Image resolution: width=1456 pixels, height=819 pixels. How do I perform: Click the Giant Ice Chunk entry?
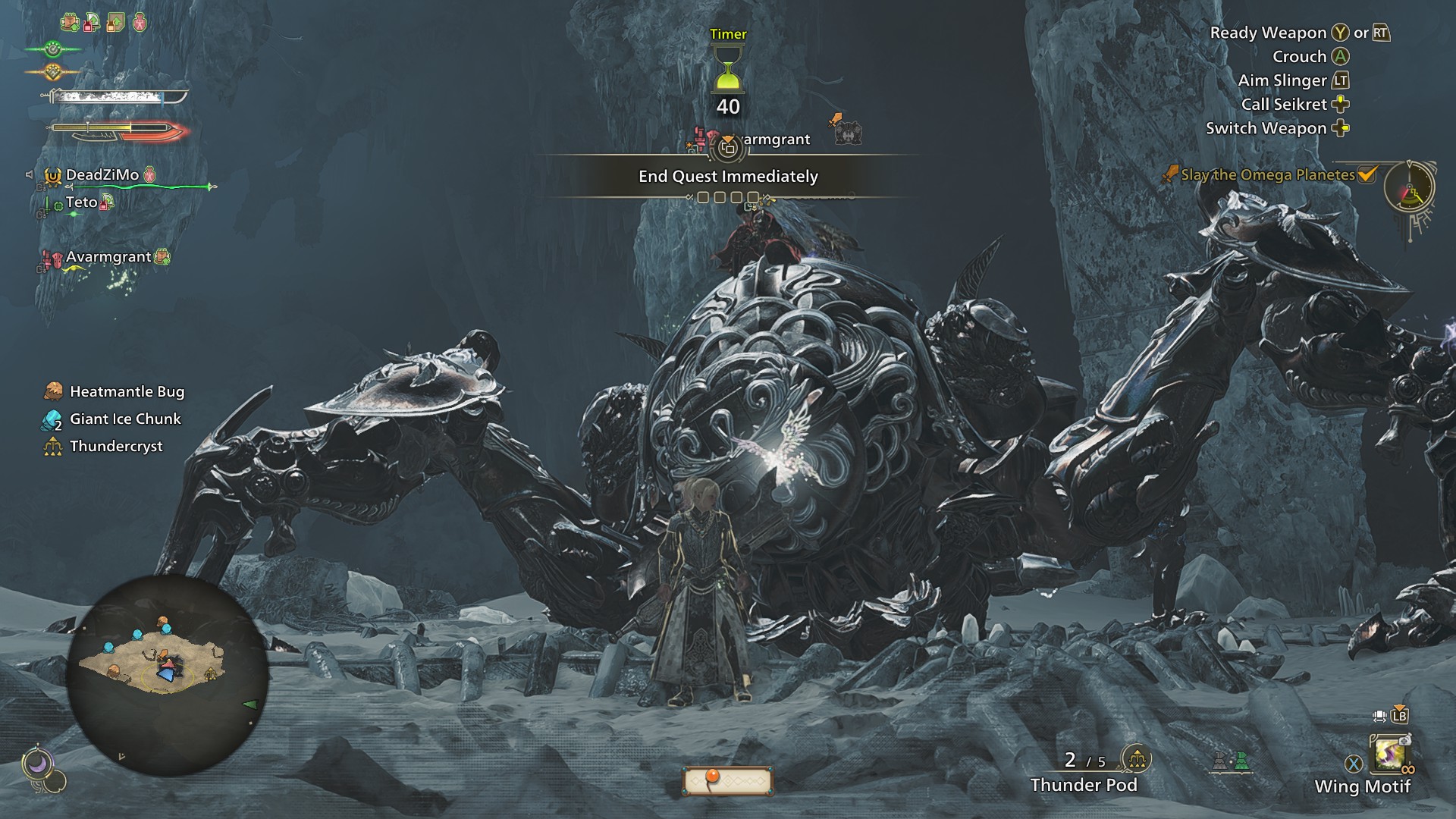pyautogui.click(x=125, y=419)
